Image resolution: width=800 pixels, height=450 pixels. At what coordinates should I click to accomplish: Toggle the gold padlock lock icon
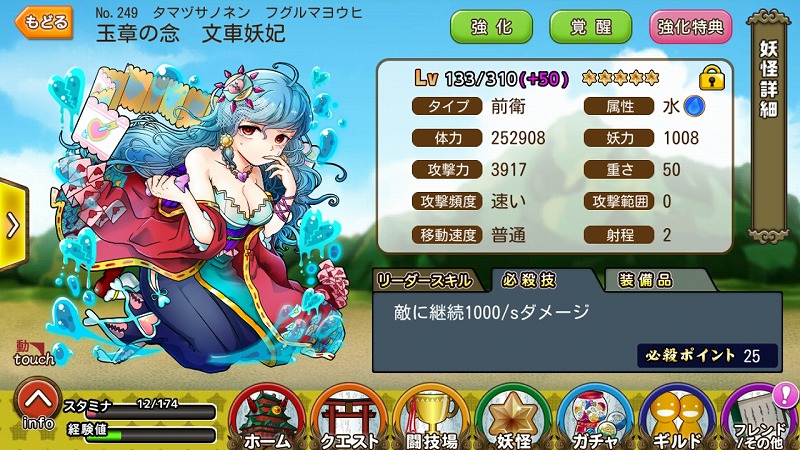click(712, 77)
